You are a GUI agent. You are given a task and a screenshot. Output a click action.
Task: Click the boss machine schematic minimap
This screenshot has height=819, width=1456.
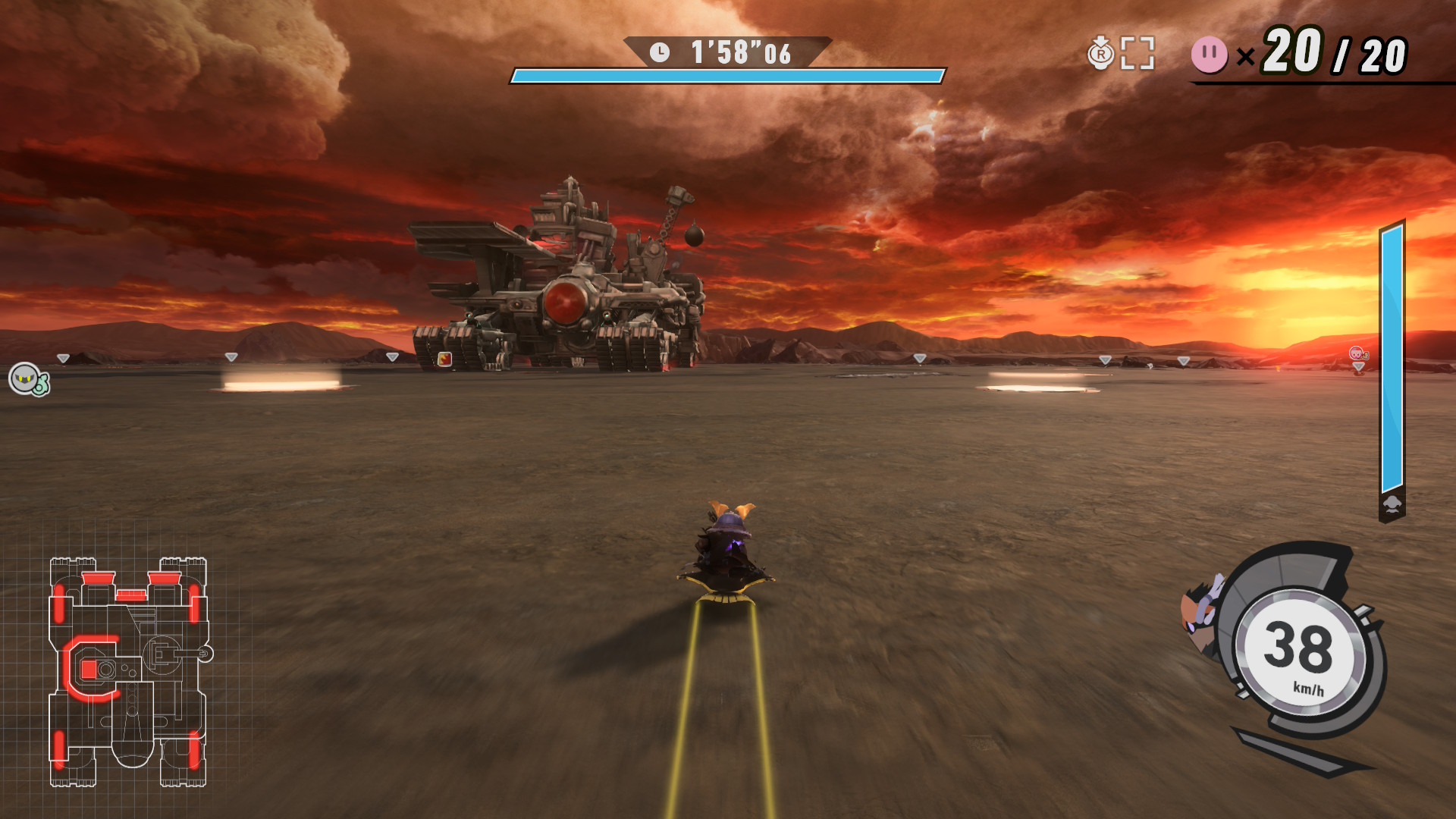pos(129,672)
